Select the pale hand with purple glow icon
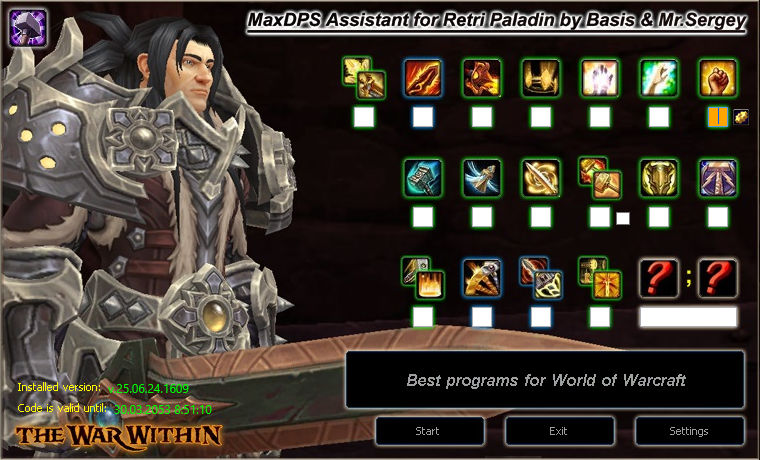The image size is (760, 460). (x=599, y=77)
